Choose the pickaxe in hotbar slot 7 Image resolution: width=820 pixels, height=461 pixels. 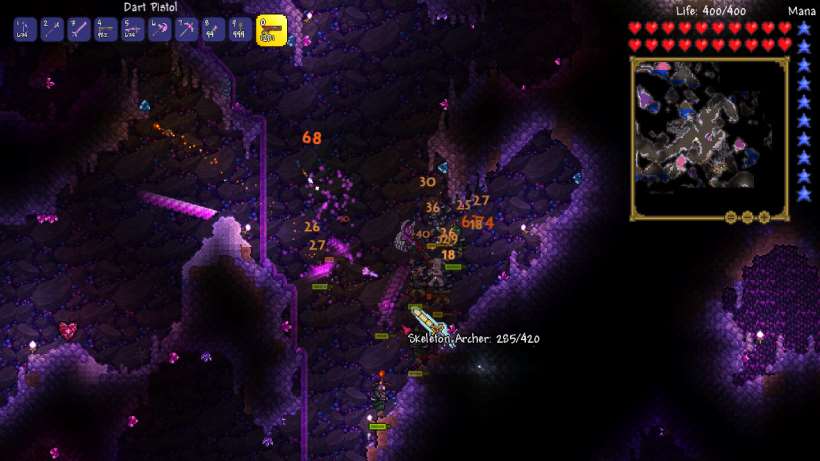coord(186,30)
